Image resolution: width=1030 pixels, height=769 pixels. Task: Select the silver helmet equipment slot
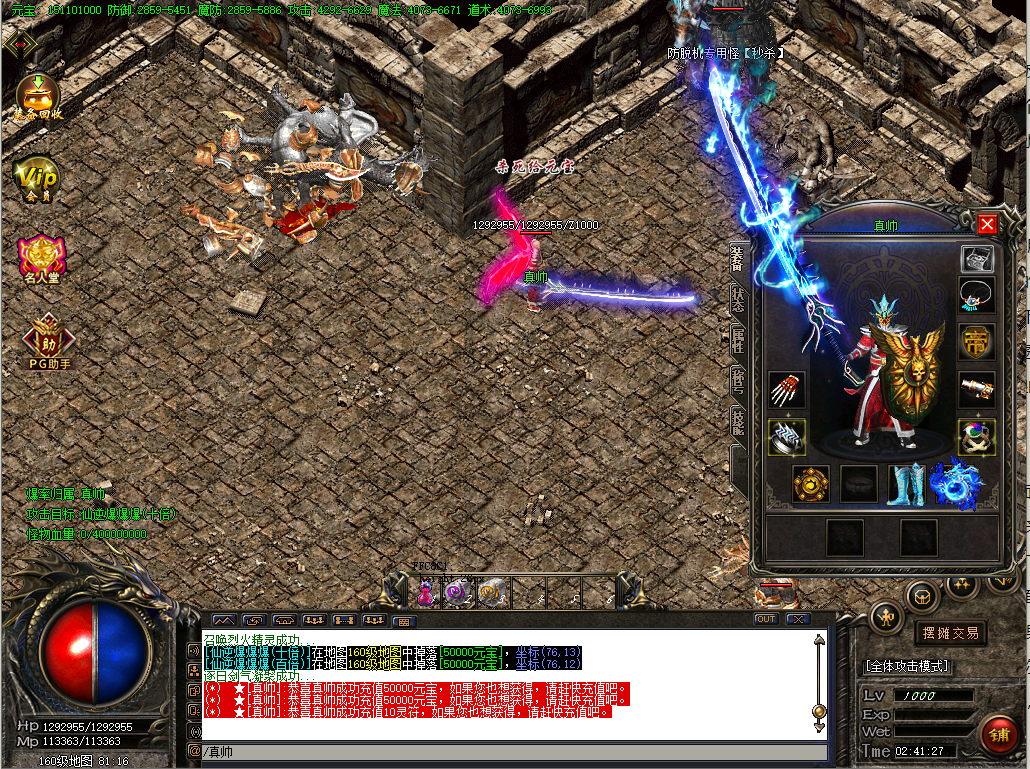click(x=977, y=259)
